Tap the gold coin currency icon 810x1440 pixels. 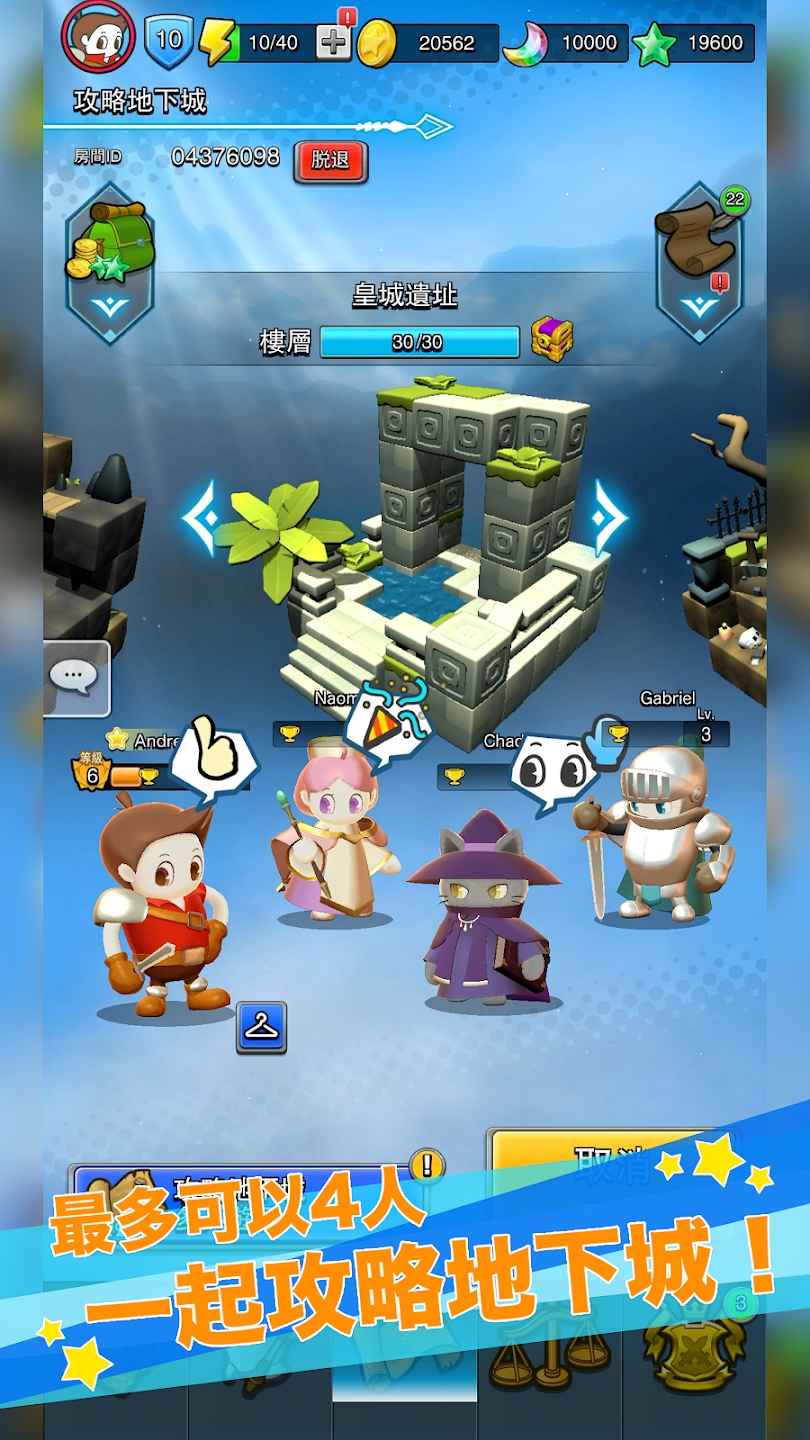pyautogui.click(x=377, y=42)
